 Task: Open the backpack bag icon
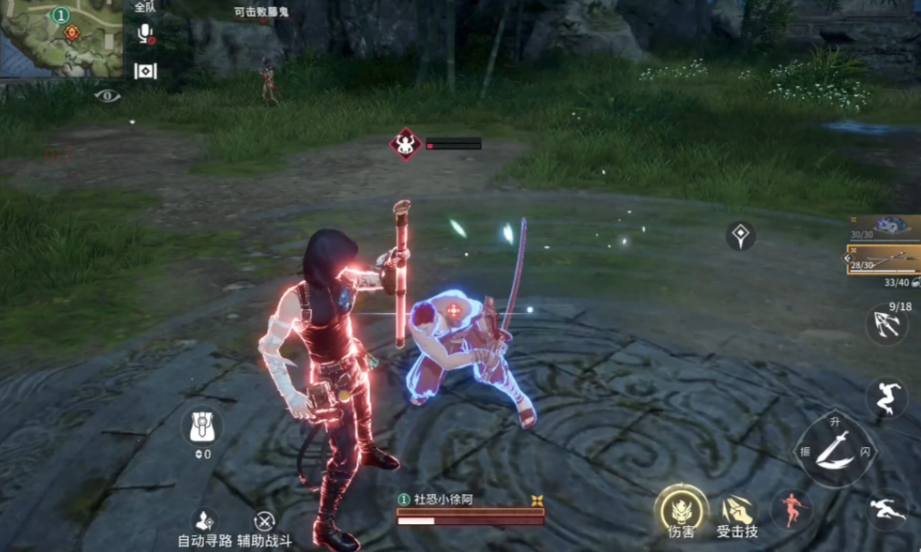(202, 427)
